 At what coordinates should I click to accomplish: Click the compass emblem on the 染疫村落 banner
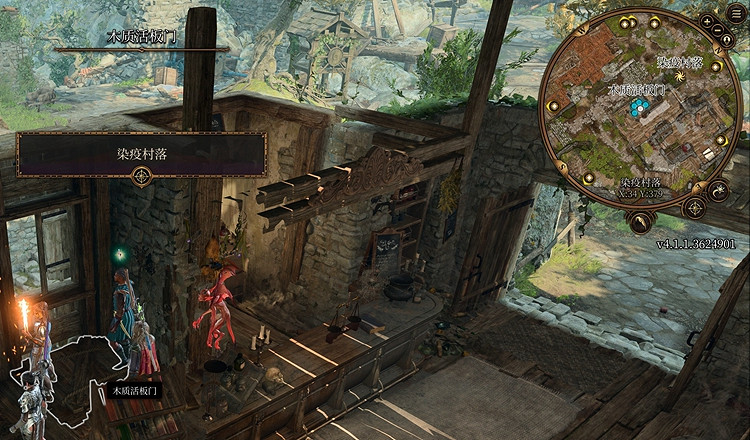142,177
